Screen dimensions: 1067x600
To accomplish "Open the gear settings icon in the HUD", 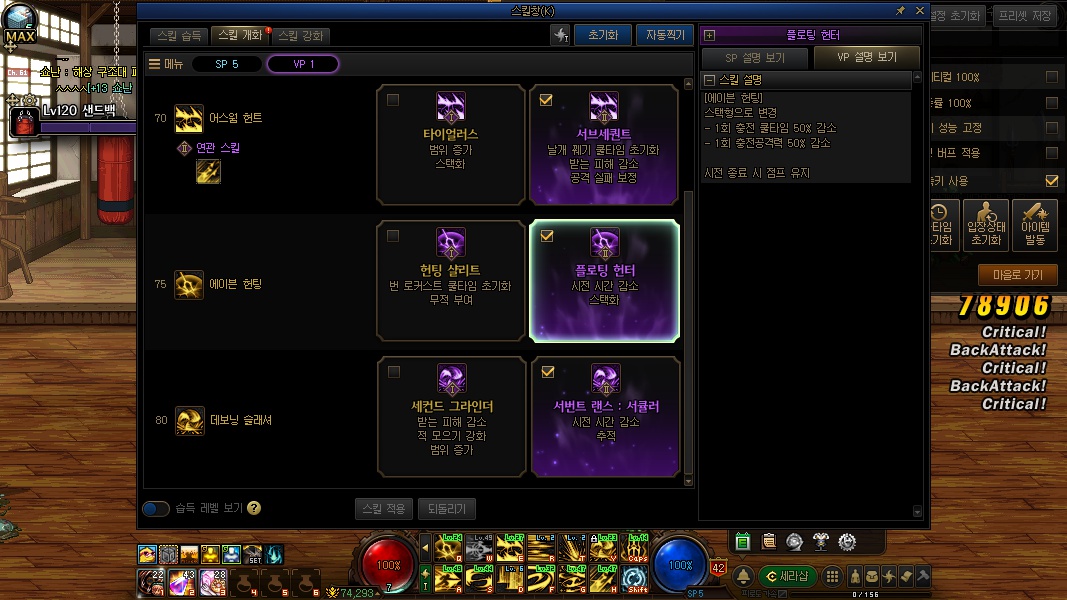I will pyautogui.click(x=846, y=542).
